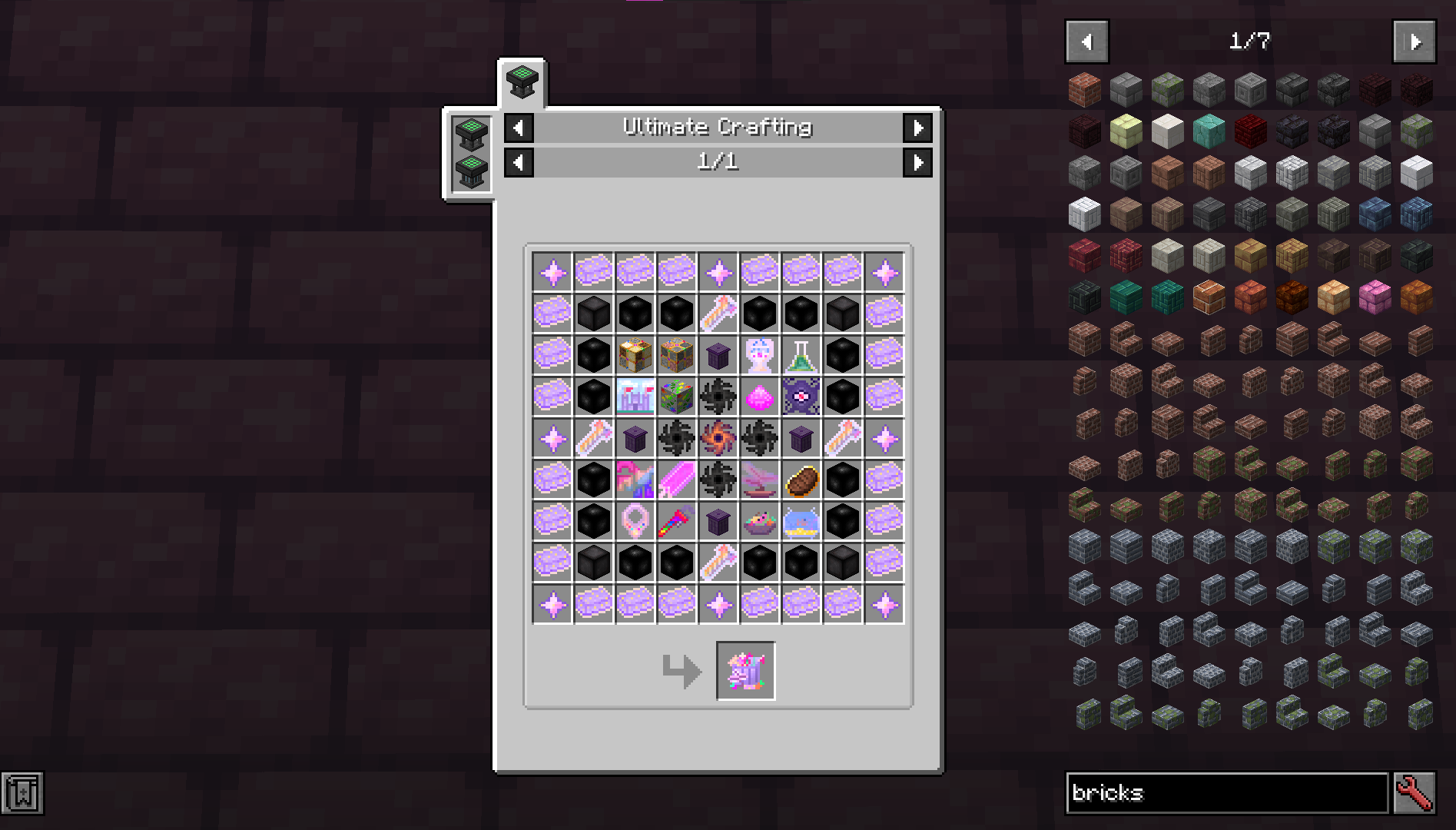Go to next recipe category after Ultimate Crafting
Viewport: 1456px width, 830px height.
pyautogui.click(x=917, y=128)
